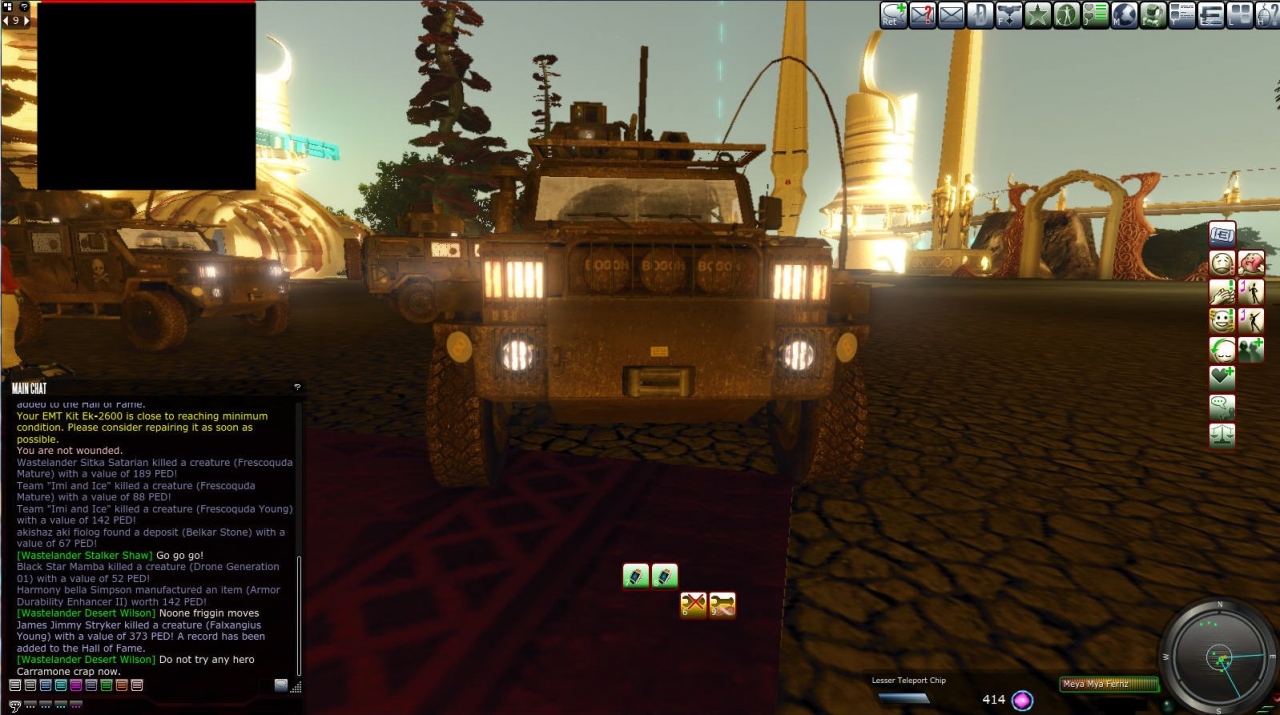Activate the flexing muscle emote
This screenshot has height=715, width=1280.
1251,263
